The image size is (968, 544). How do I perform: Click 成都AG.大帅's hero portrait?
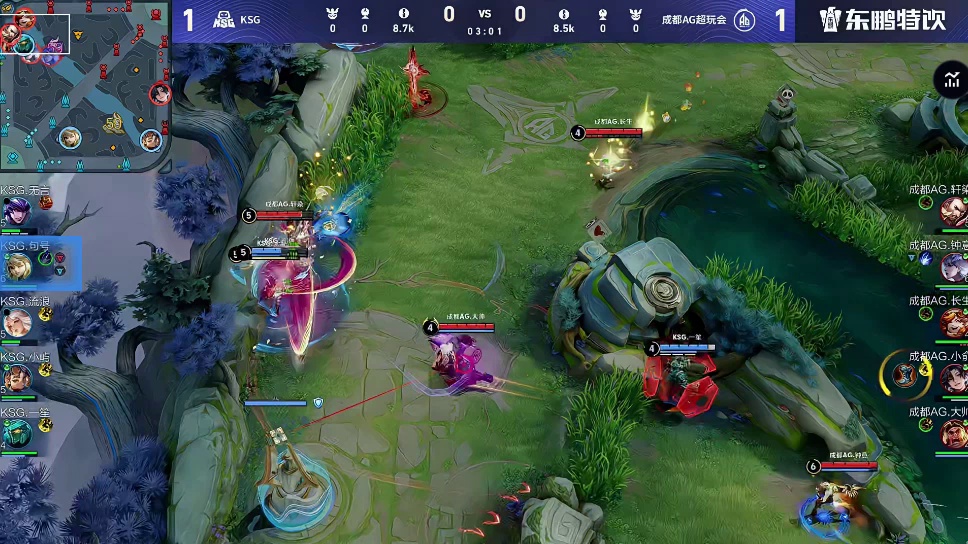952,433
